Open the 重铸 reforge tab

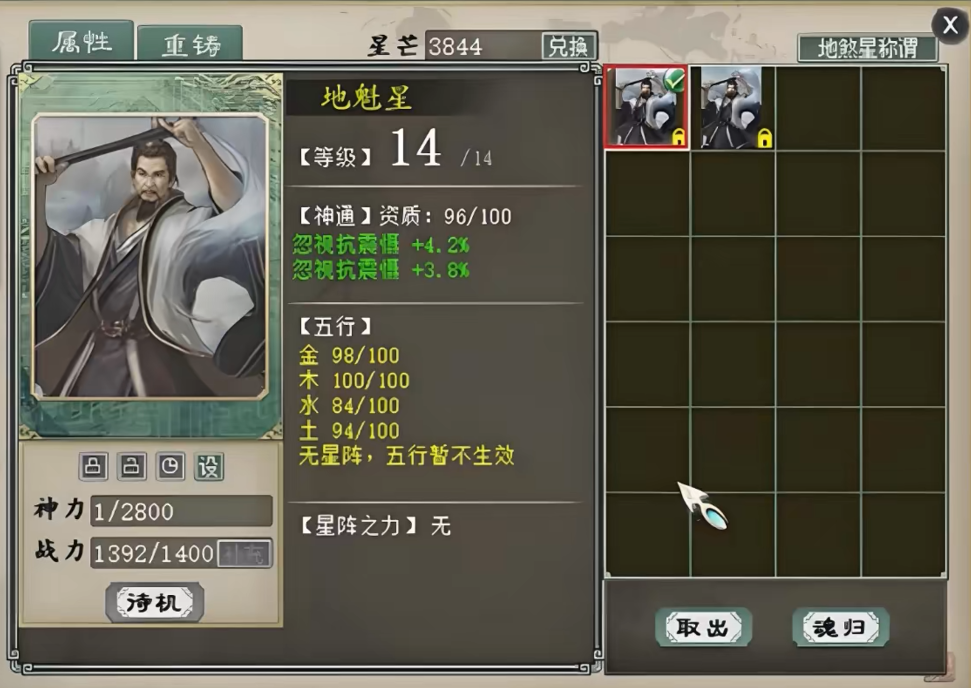pos(190,46)
